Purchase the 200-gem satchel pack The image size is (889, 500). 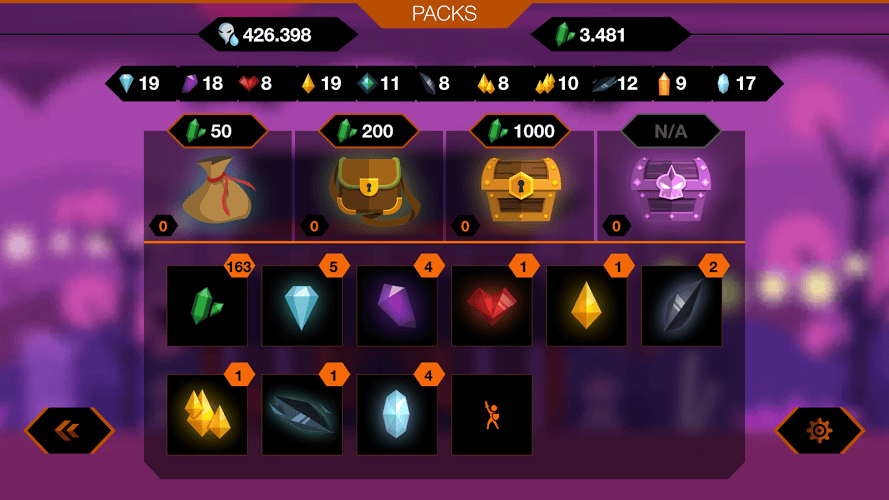click(369, 187)
